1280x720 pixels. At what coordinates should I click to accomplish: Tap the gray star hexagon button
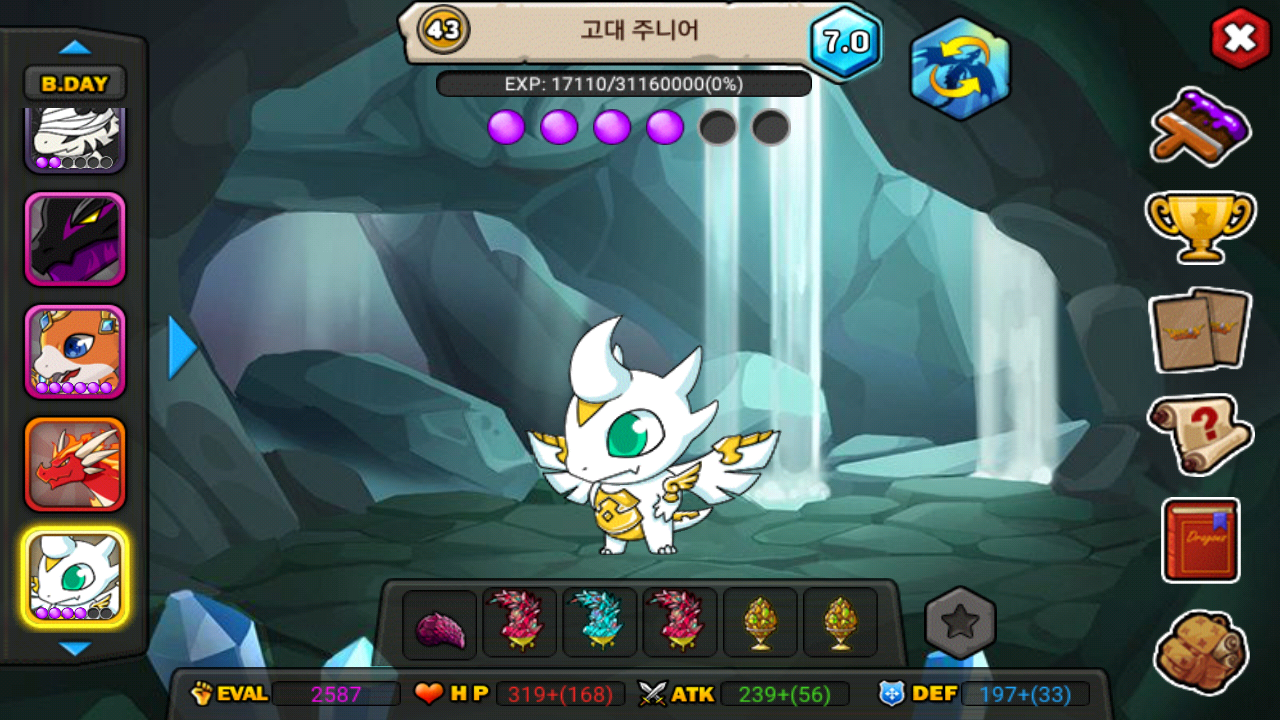pos(960,622)
